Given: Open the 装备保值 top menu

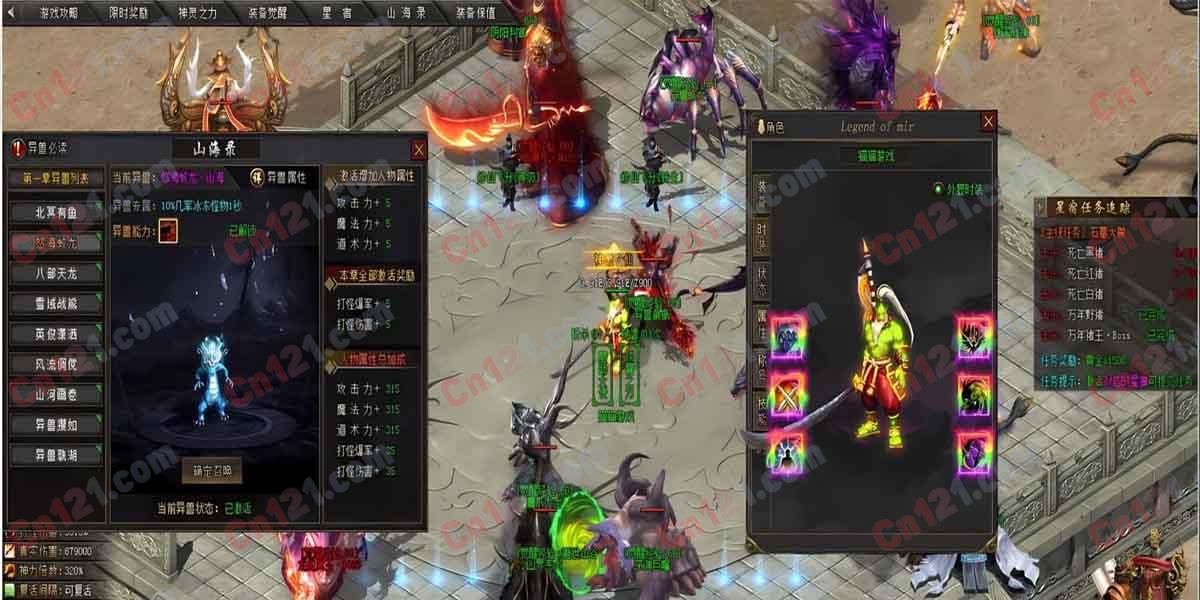Looking at the screenshot, I should click(475, 13).
